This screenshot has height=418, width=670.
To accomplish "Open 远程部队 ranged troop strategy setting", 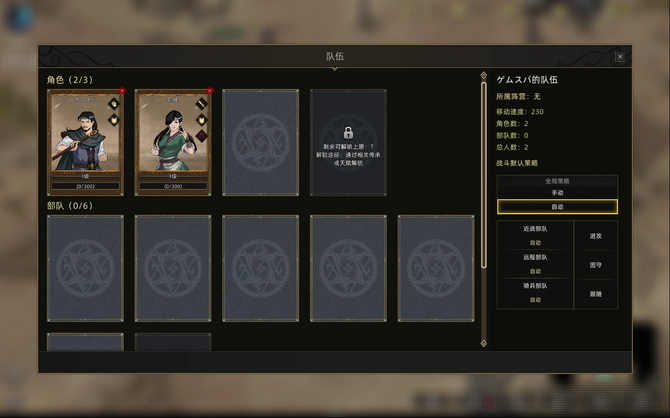I will (535, 264).
